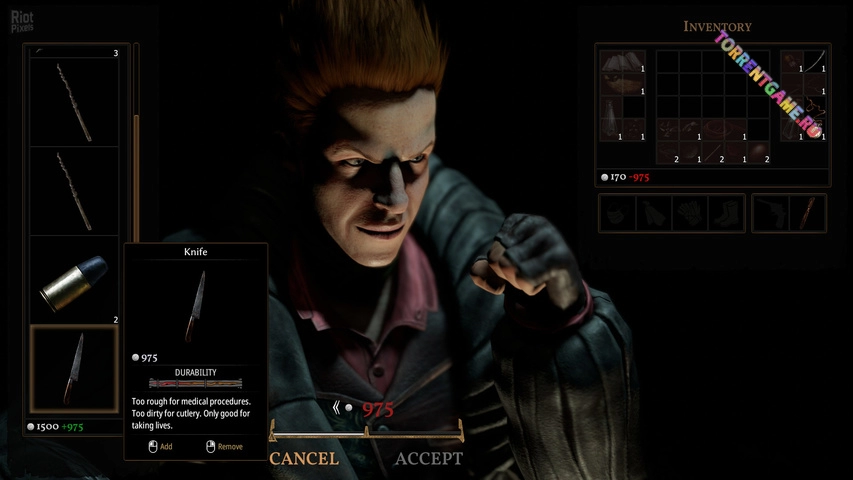This screenshot has width=853, height=480.
Task: Select the revolver weapon slot
Action: click(x=771, y=213)
